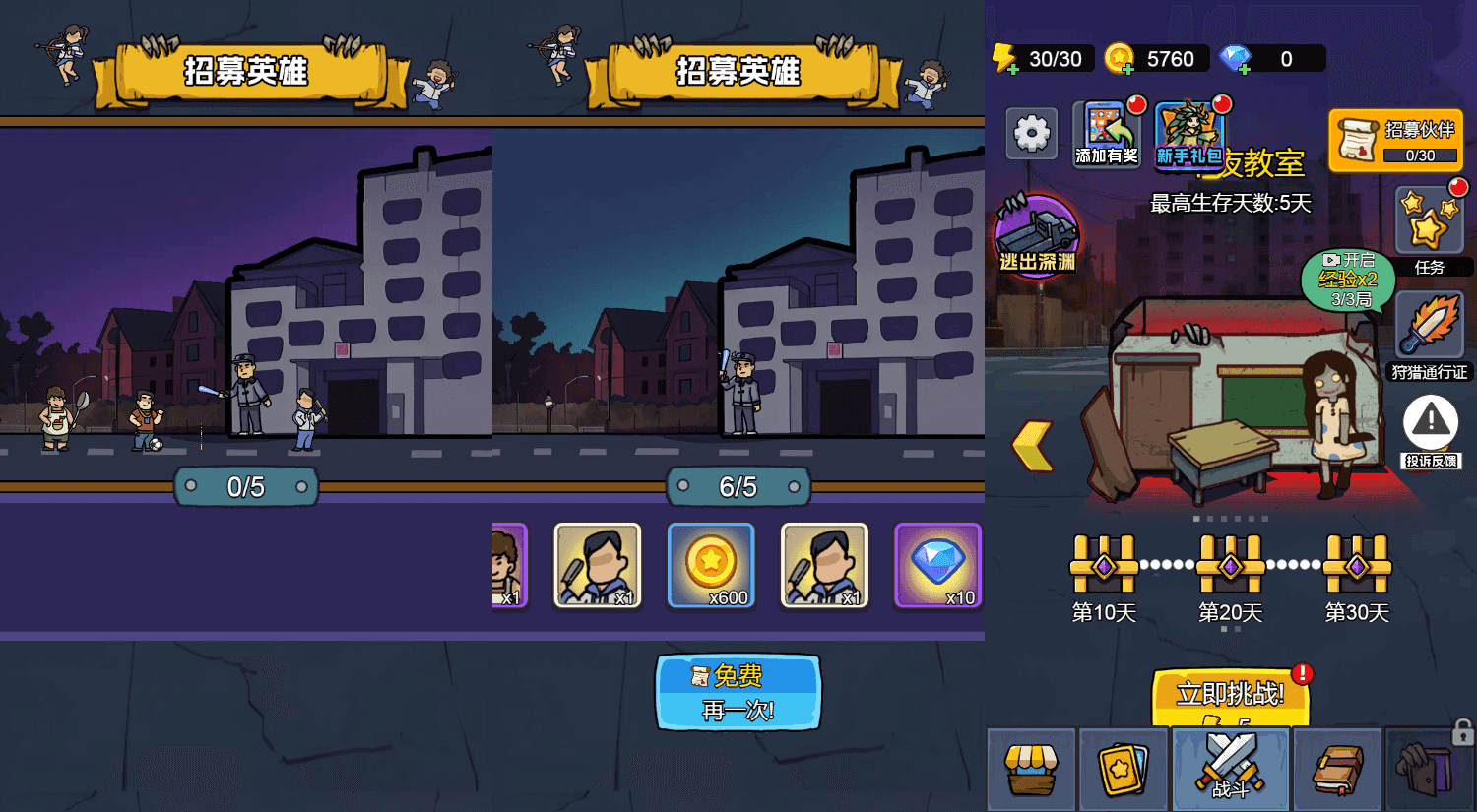
Task: Open the book journal tab
Action: [1338, 769]
